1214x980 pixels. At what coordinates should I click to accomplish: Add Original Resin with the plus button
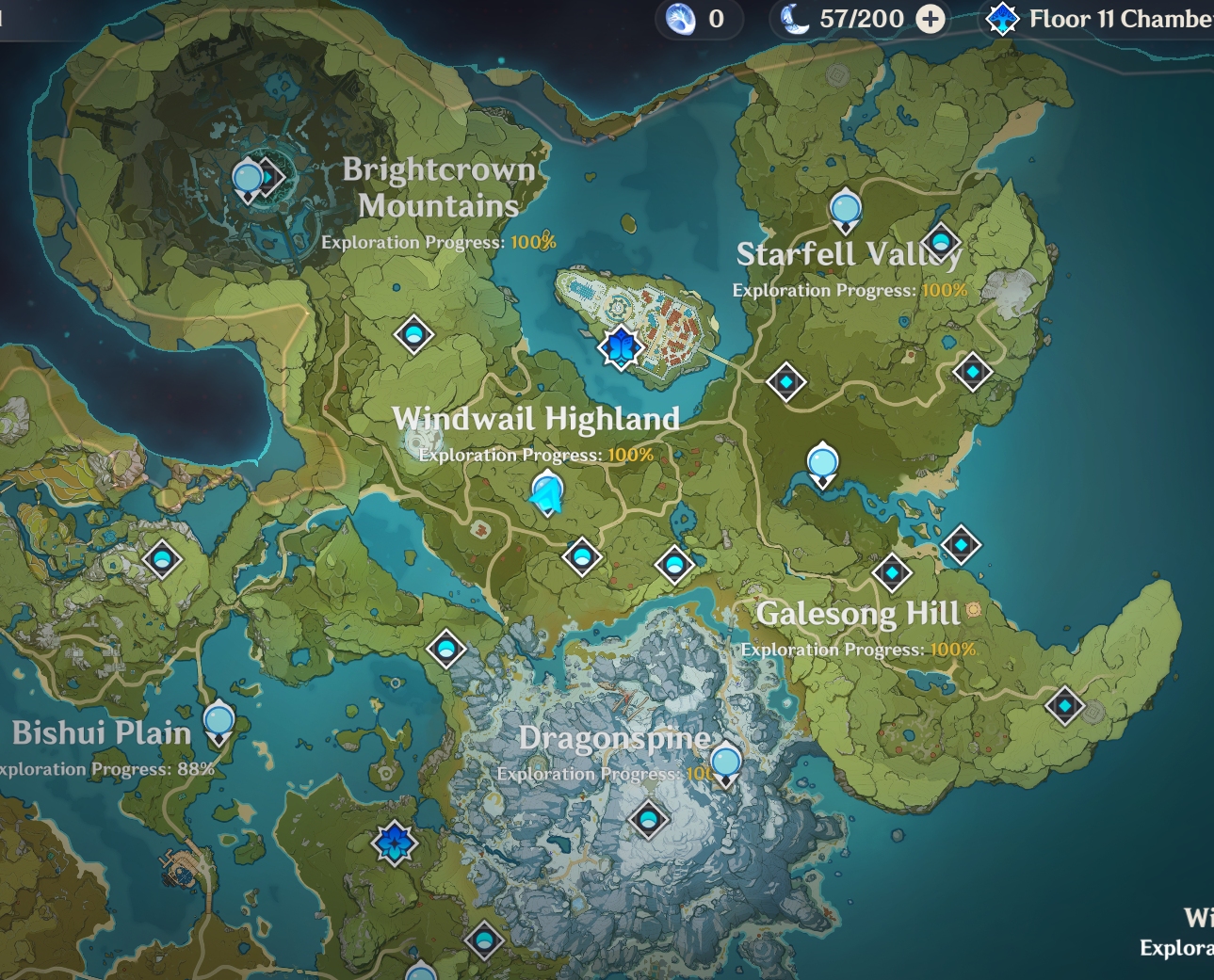click(931, 19)
